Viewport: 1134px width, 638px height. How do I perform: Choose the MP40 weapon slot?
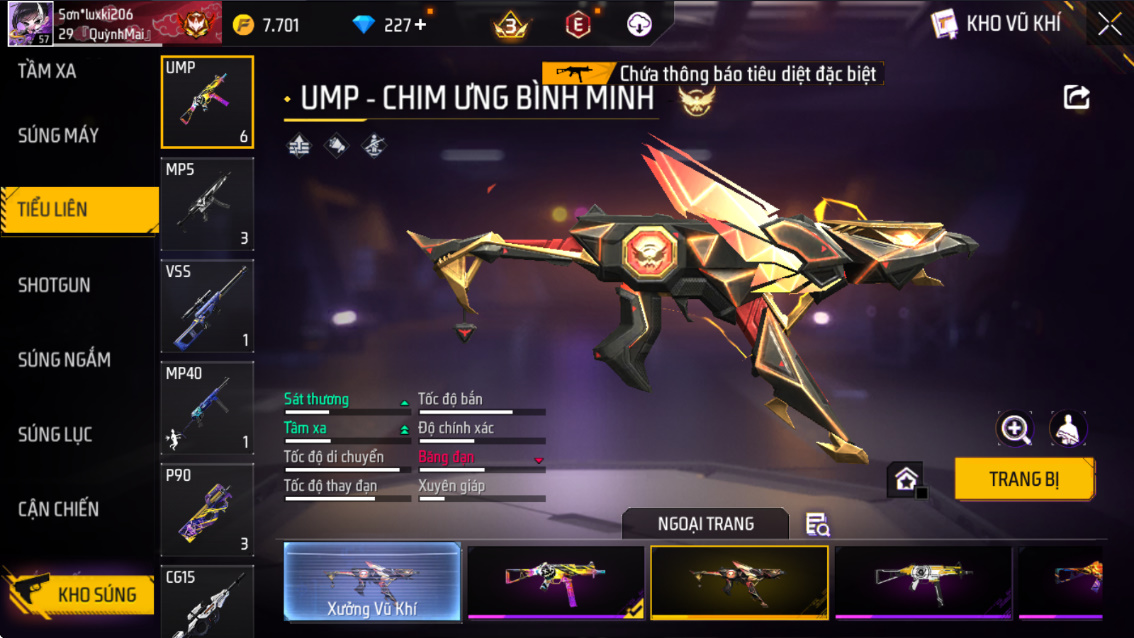pos(207,408)
